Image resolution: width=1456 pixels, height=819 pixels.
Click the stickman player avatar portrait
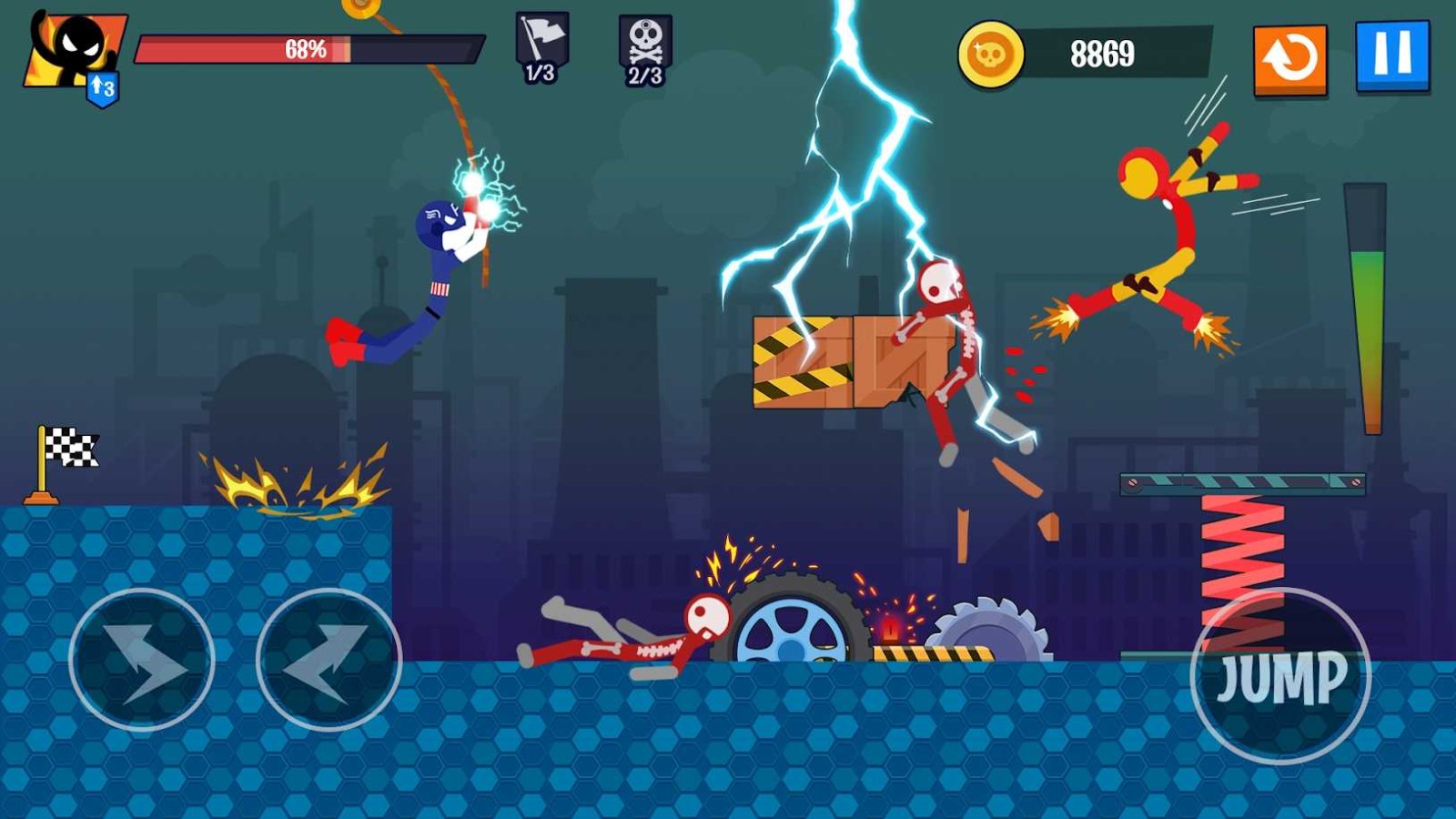75,50
